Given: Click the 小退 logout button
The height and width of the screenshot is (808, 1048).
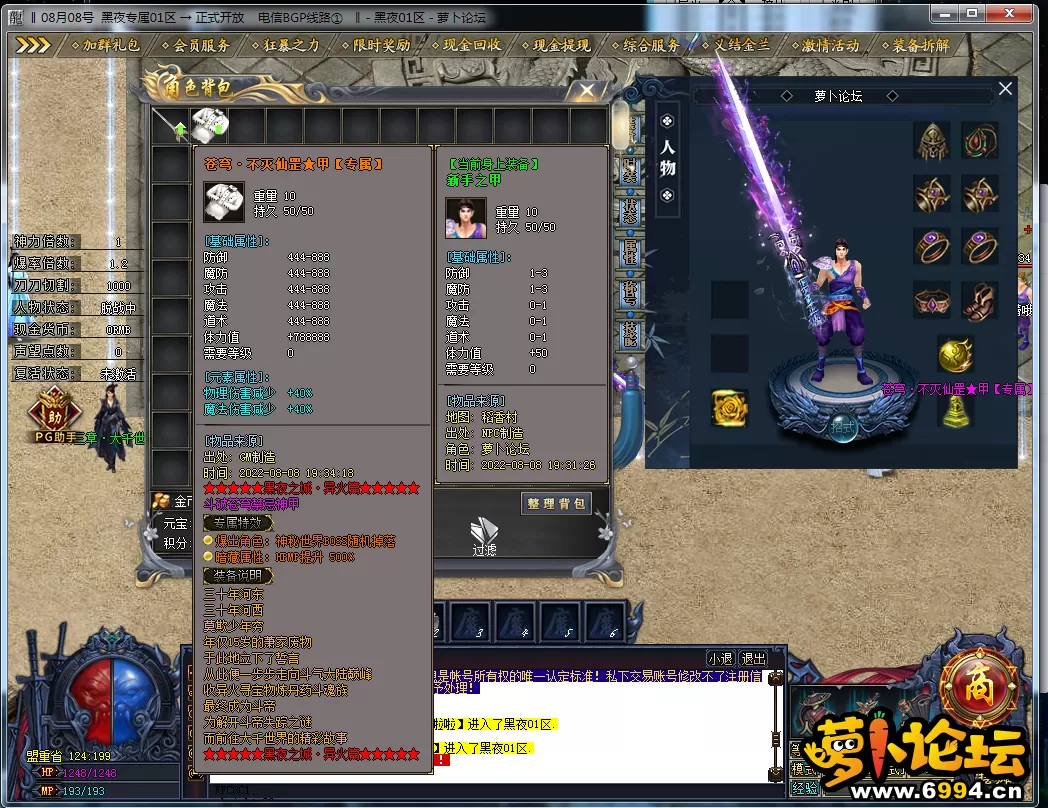Looking at the screenshot, I should click(720, 659).
